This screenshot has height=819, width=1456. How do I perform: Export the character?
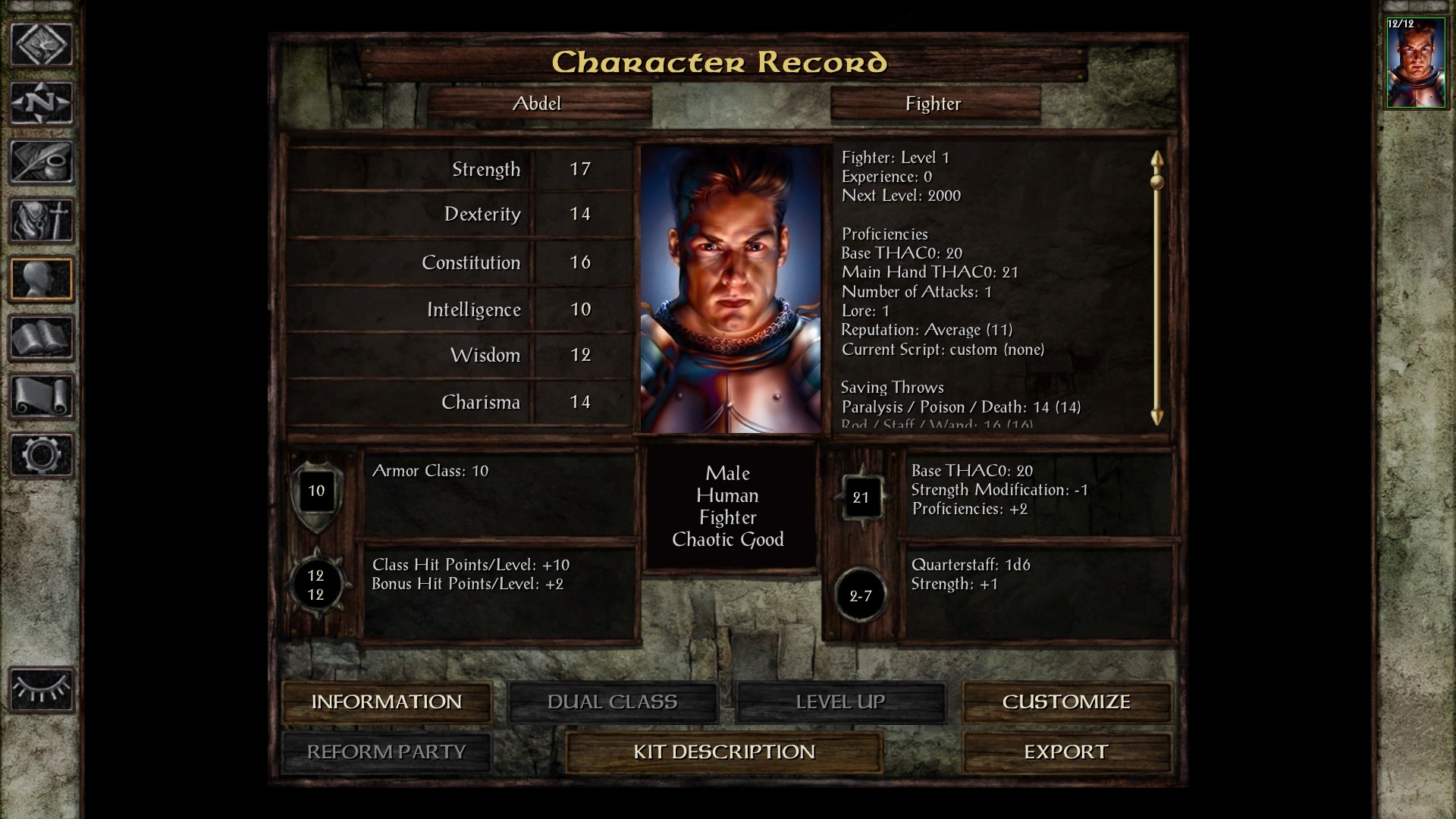[1066, 752]
